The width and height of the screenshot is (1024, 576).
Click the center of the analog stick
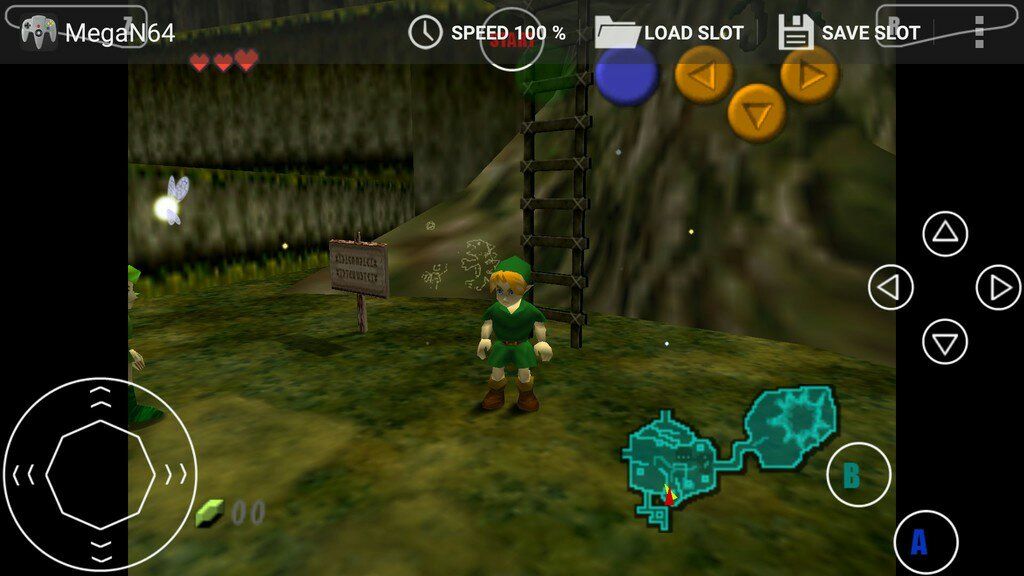point(100,474)
